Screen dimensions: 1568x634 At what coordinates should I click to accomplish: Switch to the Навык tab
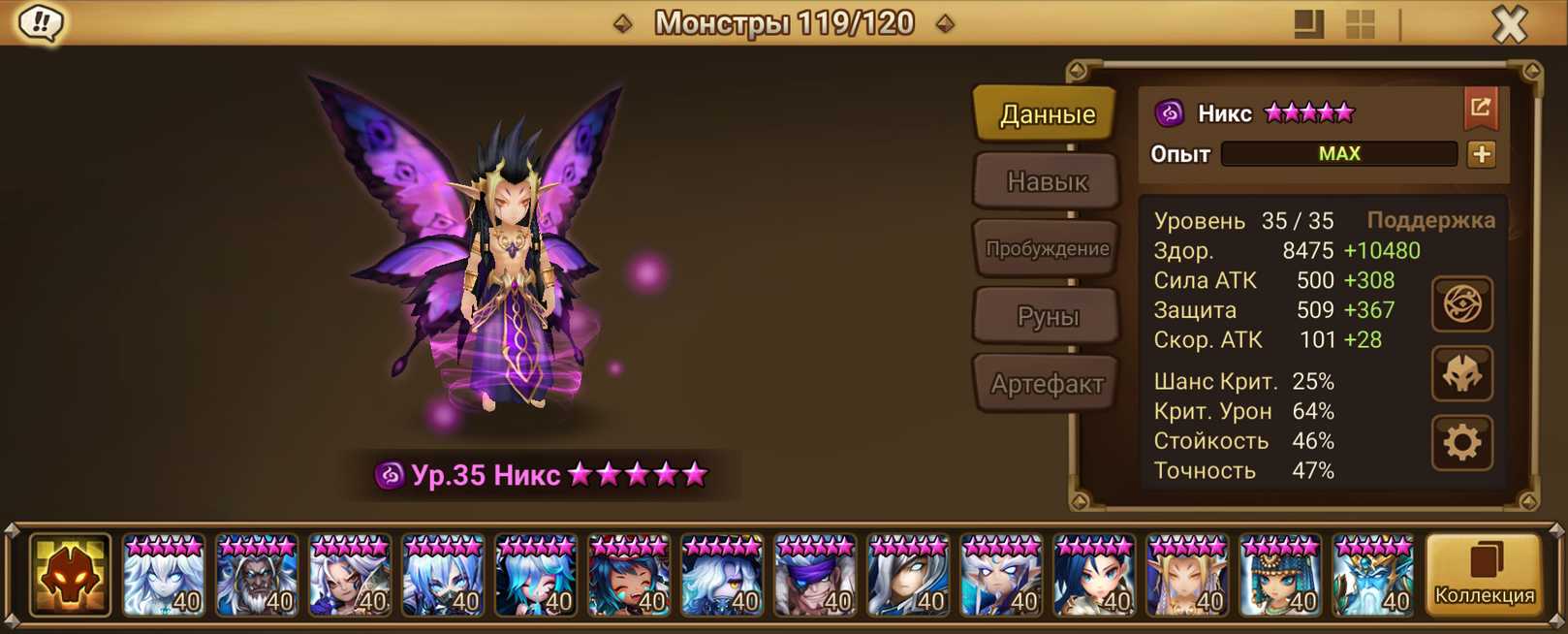coord(1047,181)
